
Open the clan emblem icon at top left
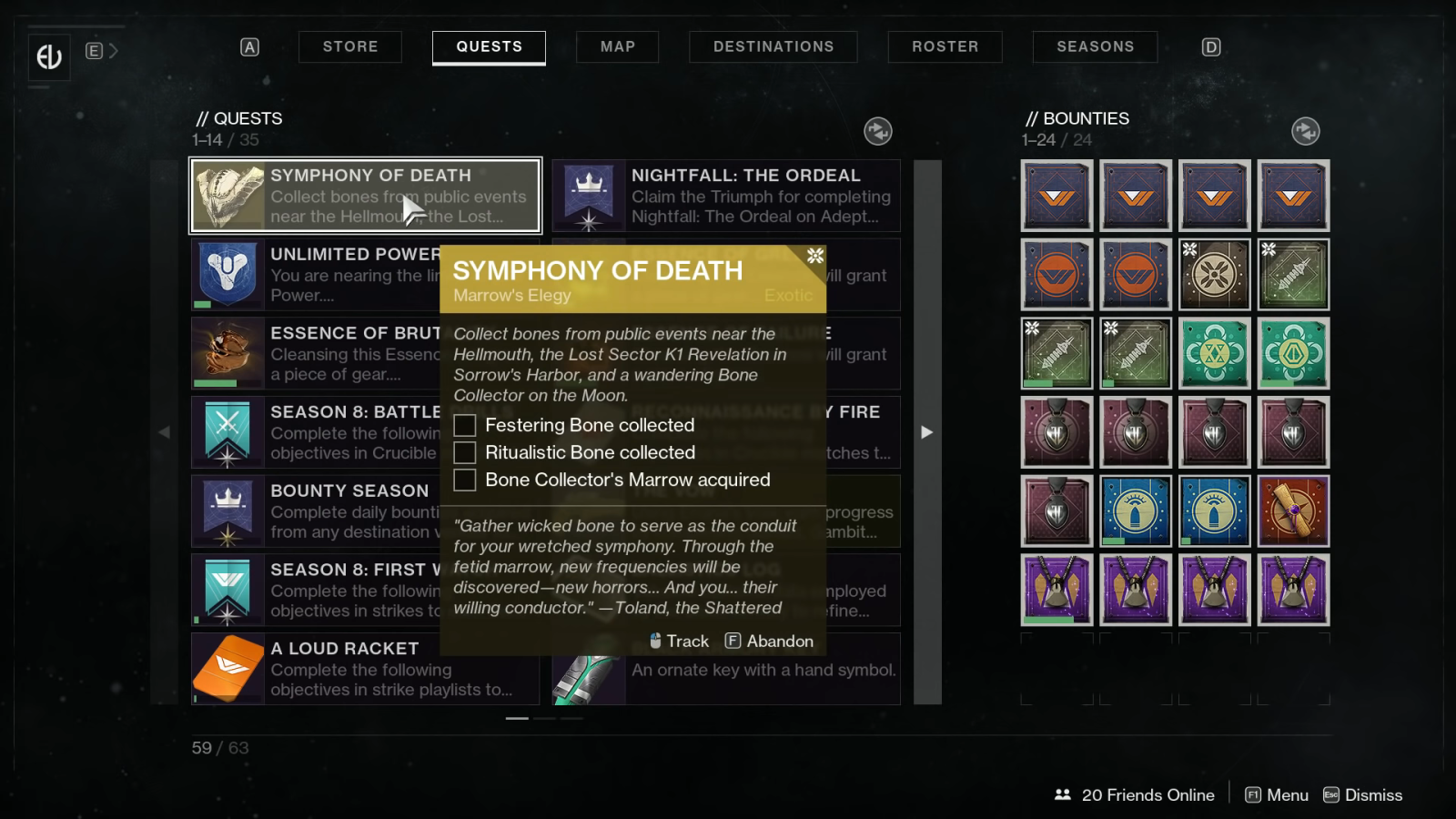pyautogui.click(x=49, y=56)
